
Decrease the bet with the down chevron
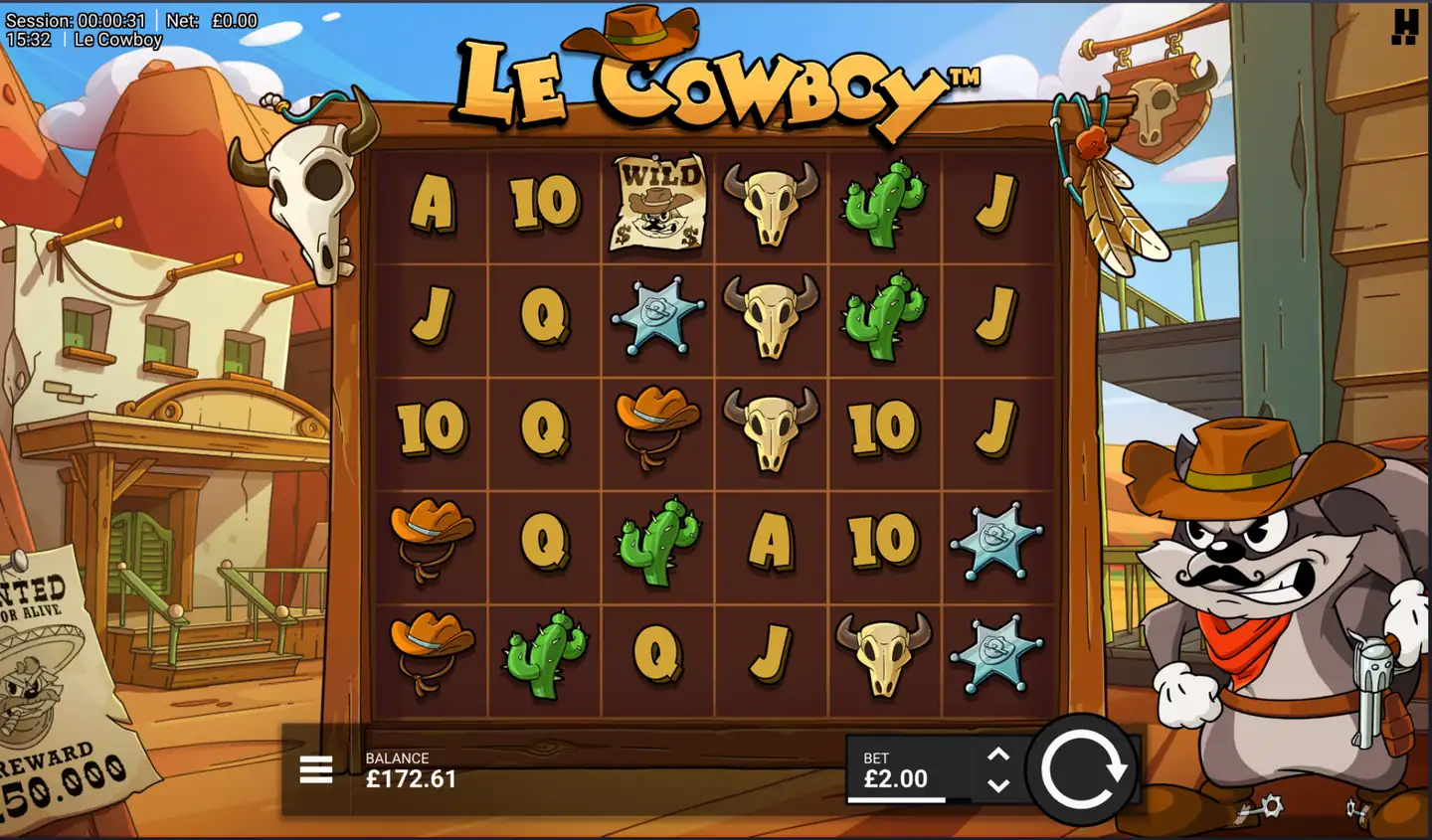coord(997,785)
